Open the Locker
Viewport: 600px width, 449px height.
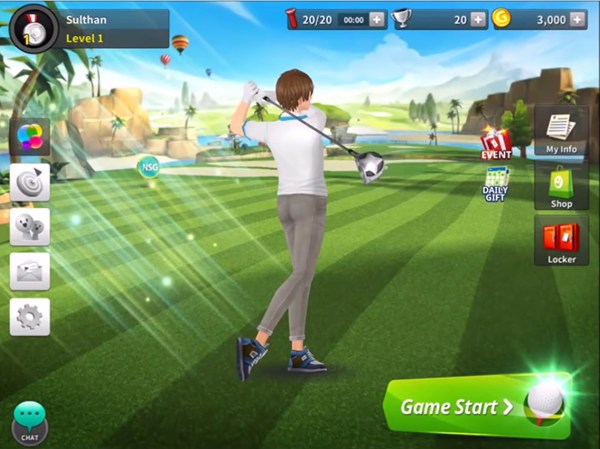(x=560, y=243)
